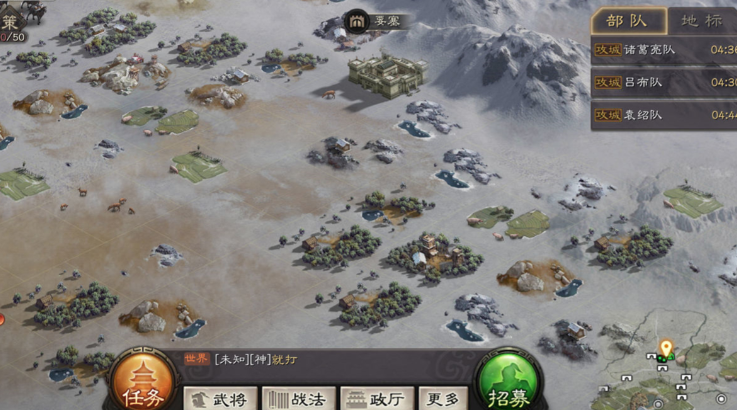This screenshot has width=737, height=410.
Task: Open the green 招募 recruit button
Action: [x=510, y=381]
